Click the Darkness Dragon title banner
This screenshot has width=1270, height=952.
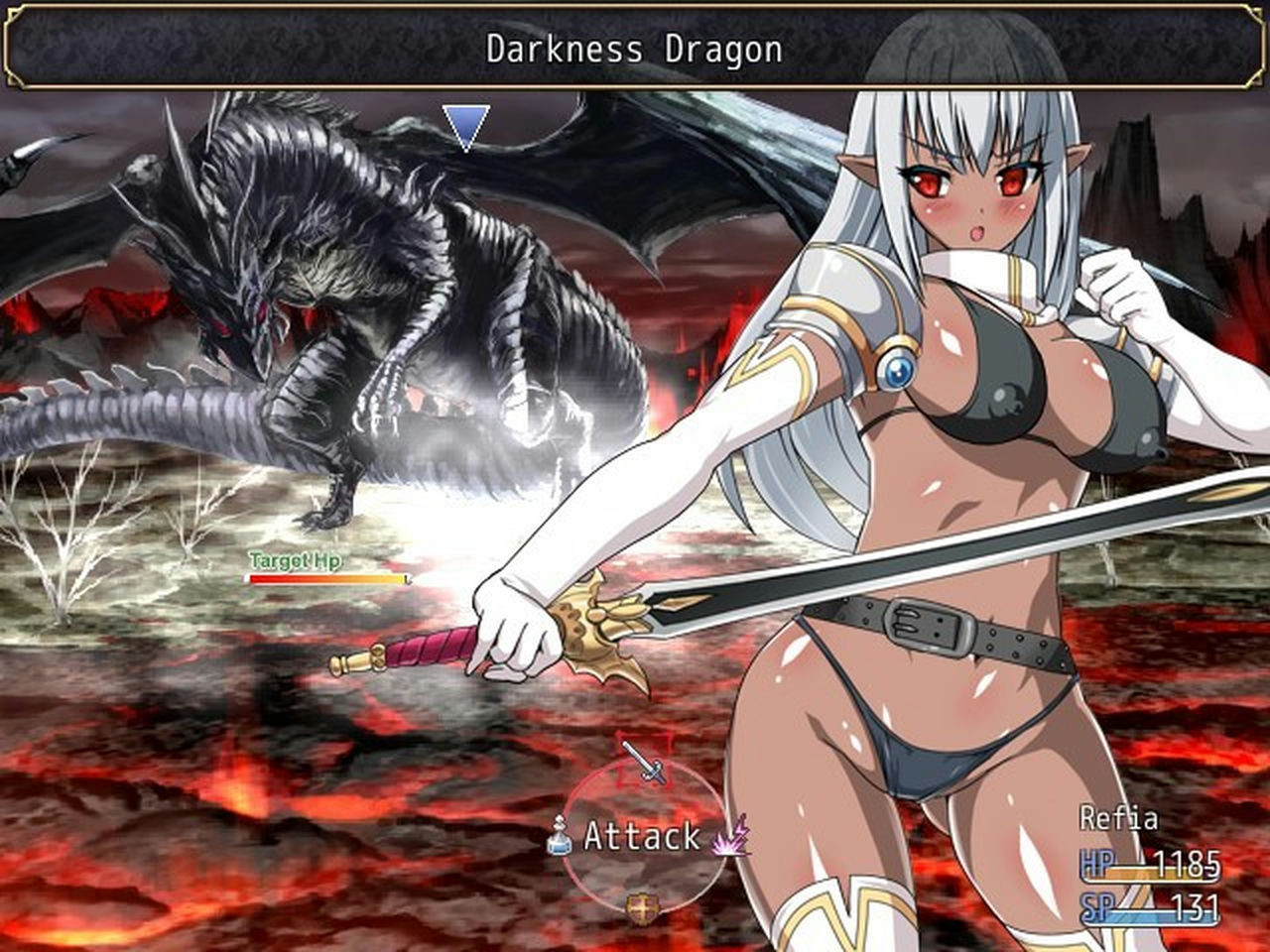click(634, 47)
